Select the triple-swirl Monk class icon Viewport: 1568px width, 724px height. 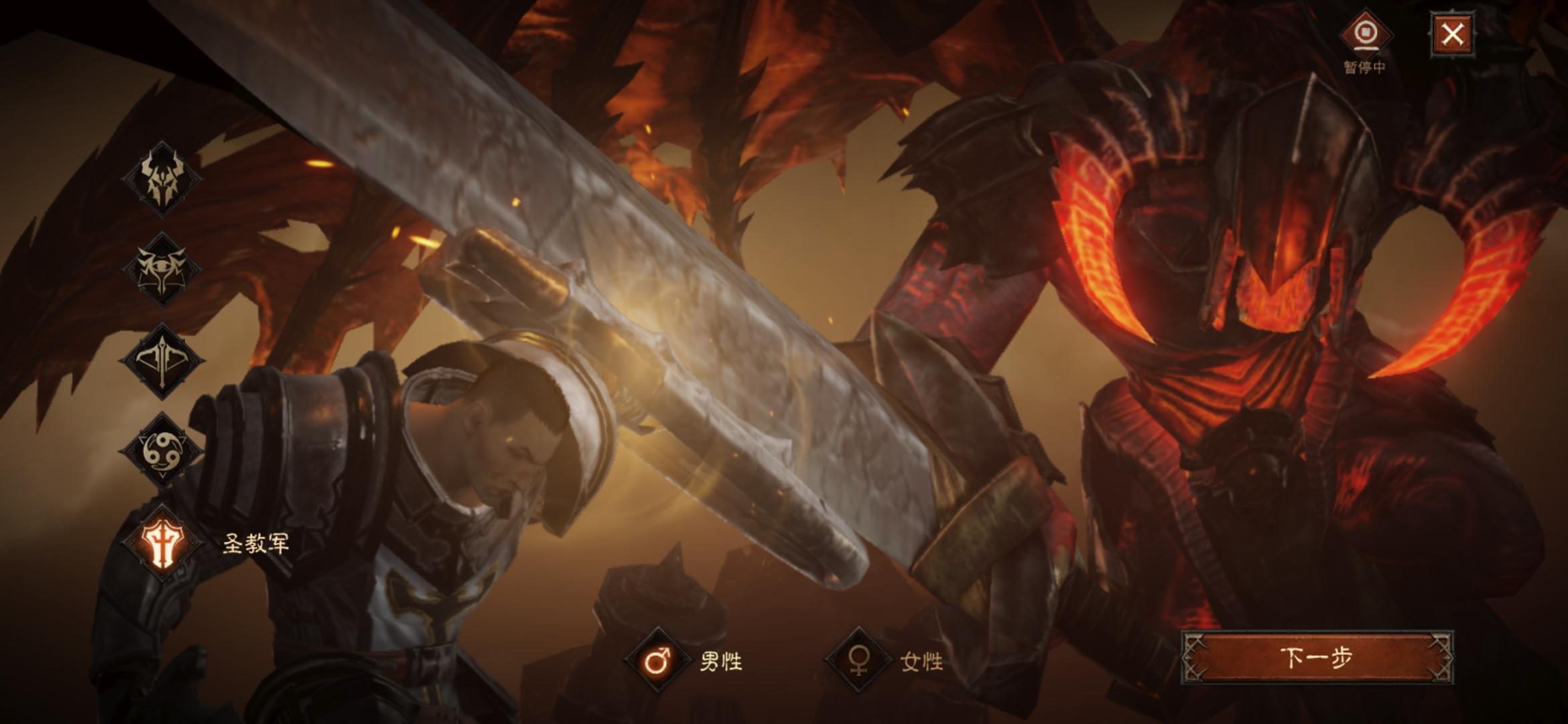coord(161,450)
